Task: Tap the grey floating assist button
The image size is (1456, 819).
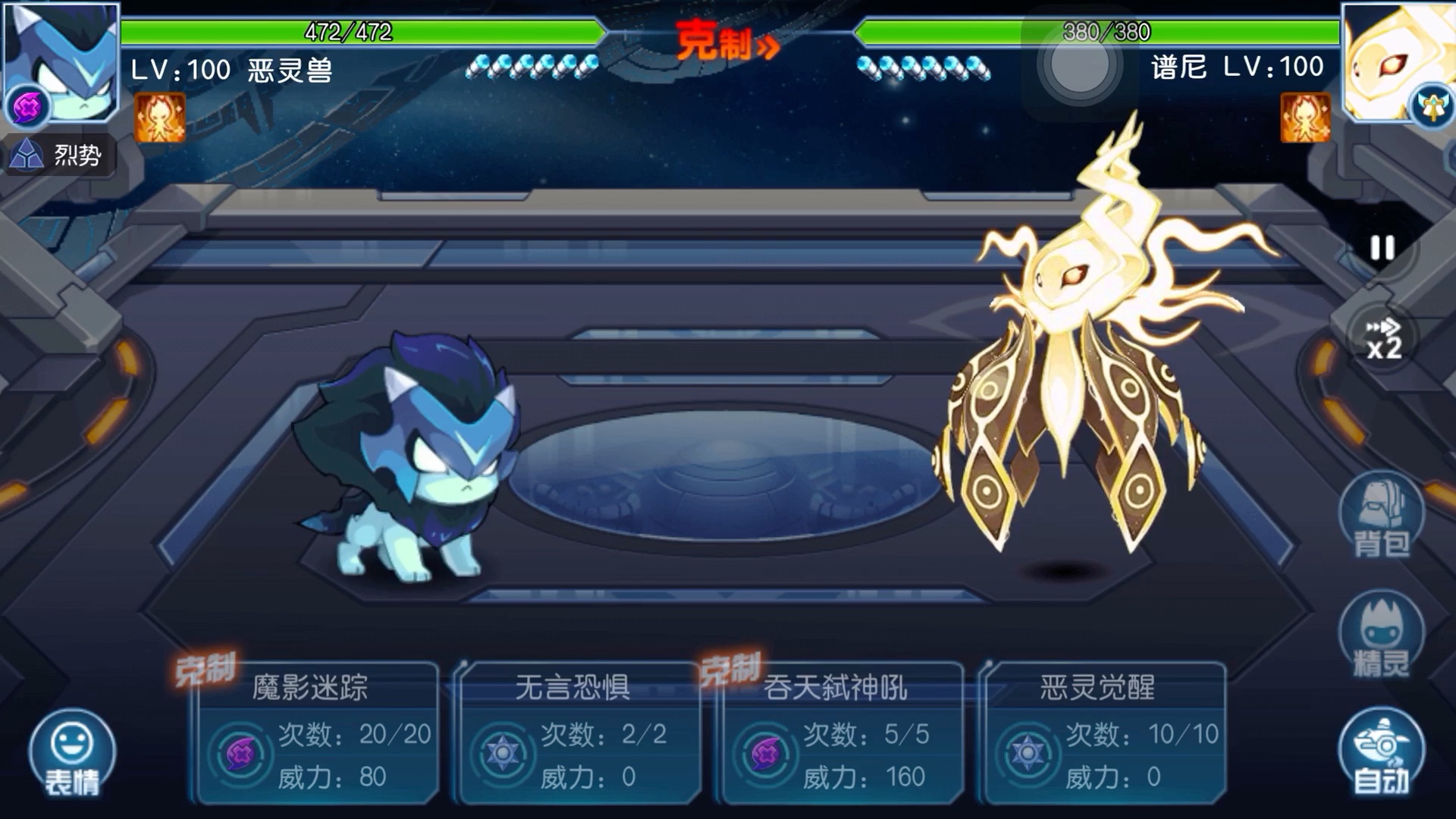Action: [x=1078, y=64]
